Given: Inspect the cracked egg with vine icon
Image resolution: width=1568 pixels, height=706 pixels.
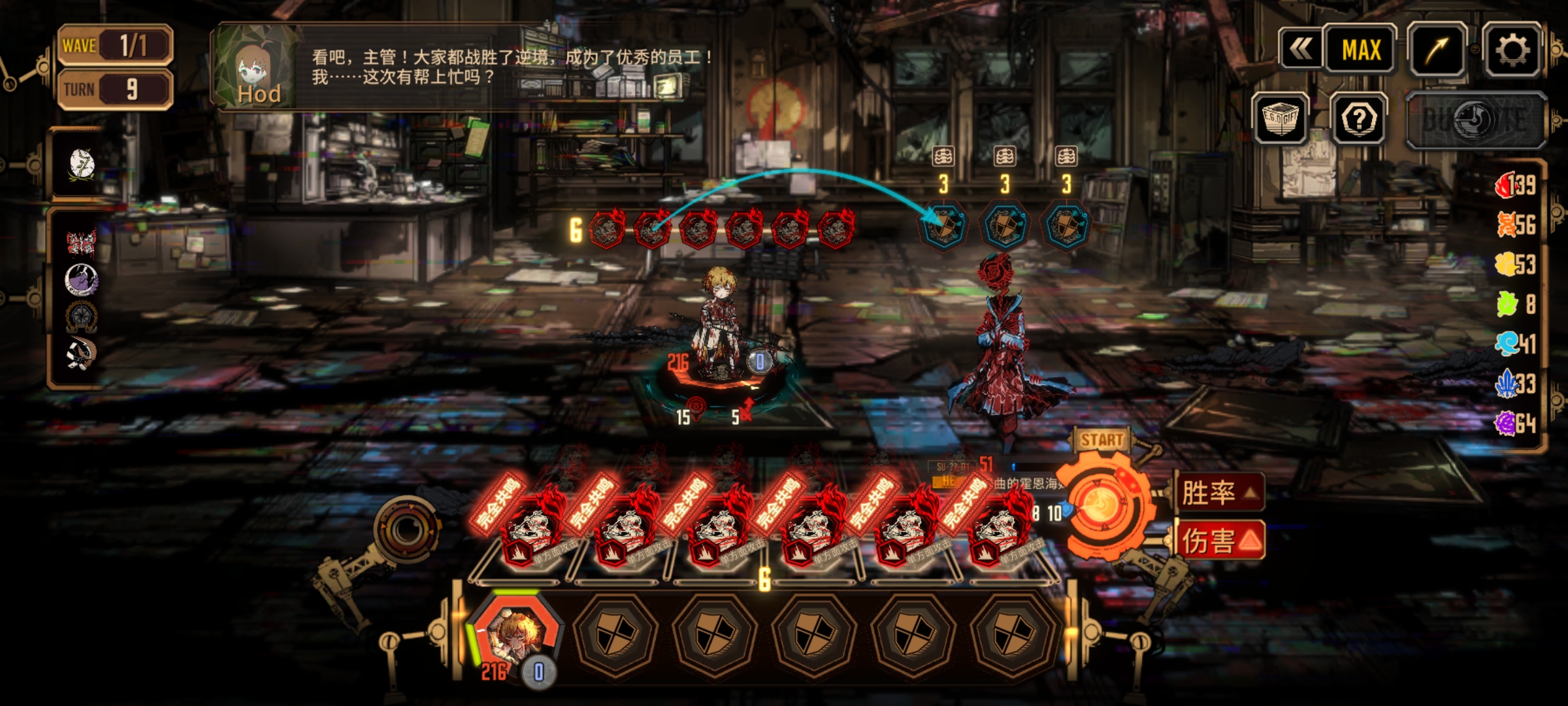Looking at the screenshot, I should tap(82, 163).
